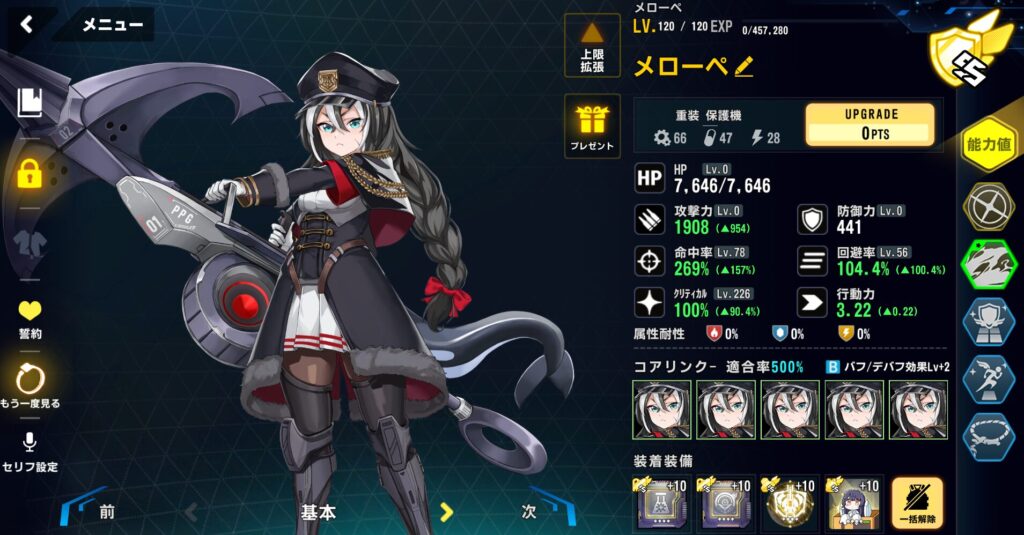The width and height of the screenshot is (1024, 535).
Task: Go to the next unit with 次
Action: (x=531, y=511)
